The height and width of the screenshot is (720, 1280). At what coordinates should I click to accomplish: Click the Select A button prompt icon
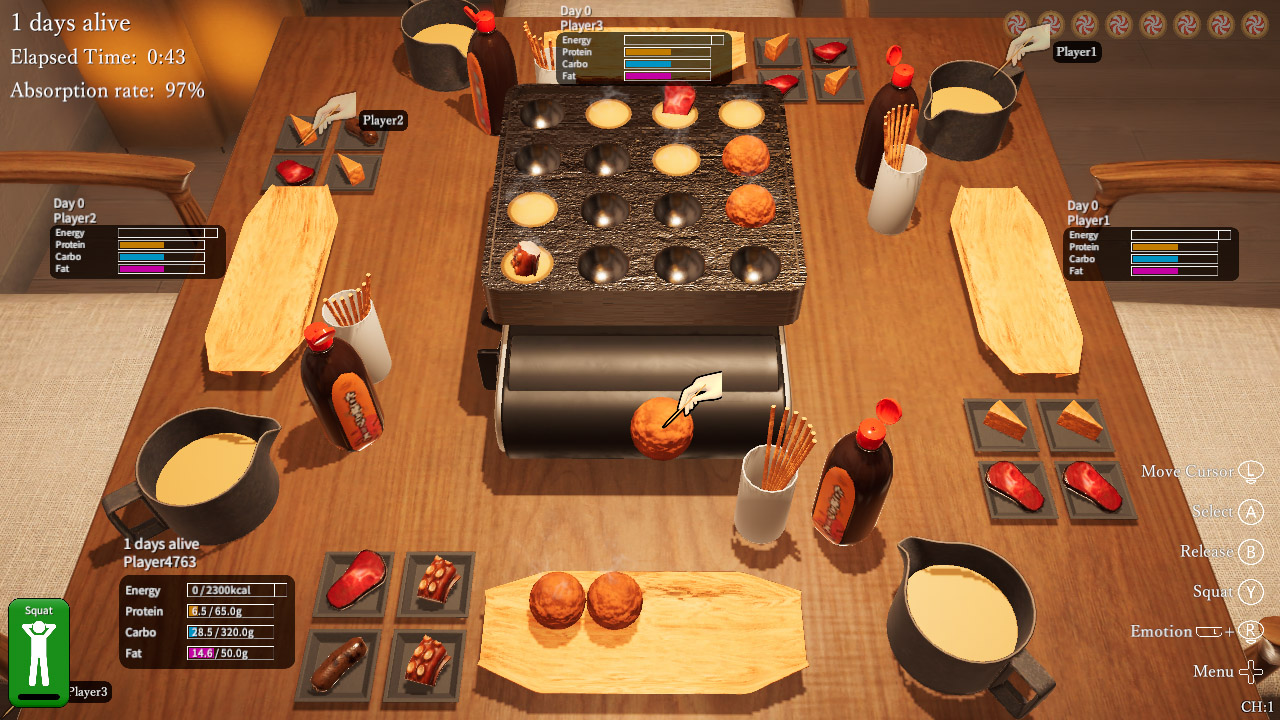pos(1250,511)
